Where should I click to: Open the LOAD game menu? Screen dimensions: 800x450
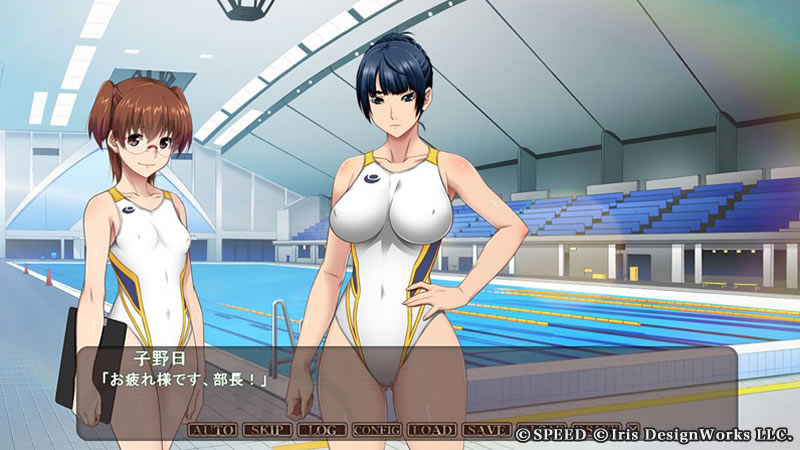pyautogui.click(x=431, y=430)
